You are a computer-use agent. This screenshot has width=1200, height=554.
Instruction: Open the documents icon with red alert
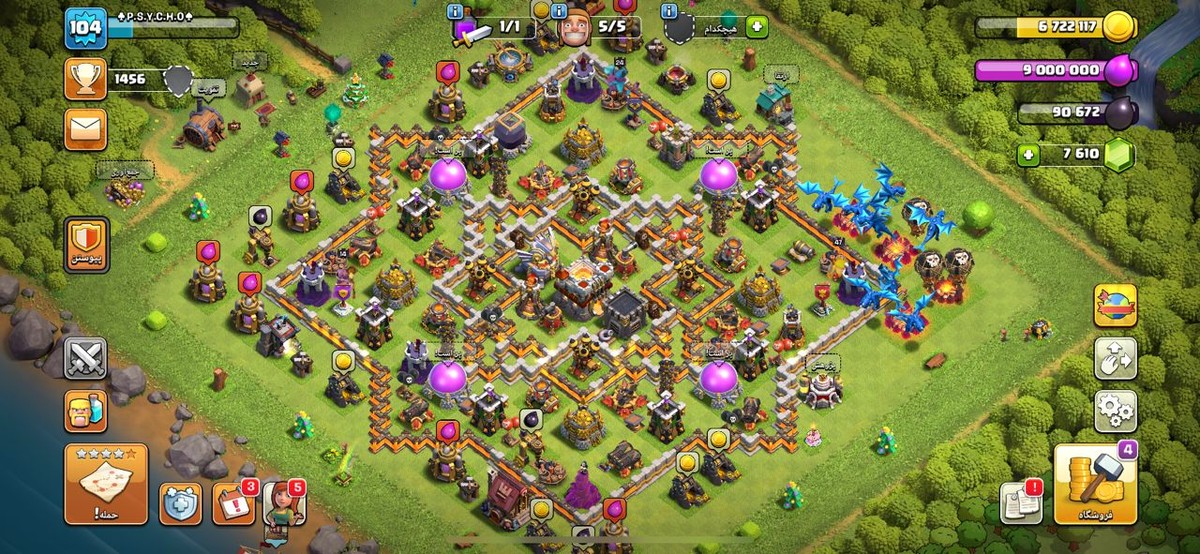1021,501
